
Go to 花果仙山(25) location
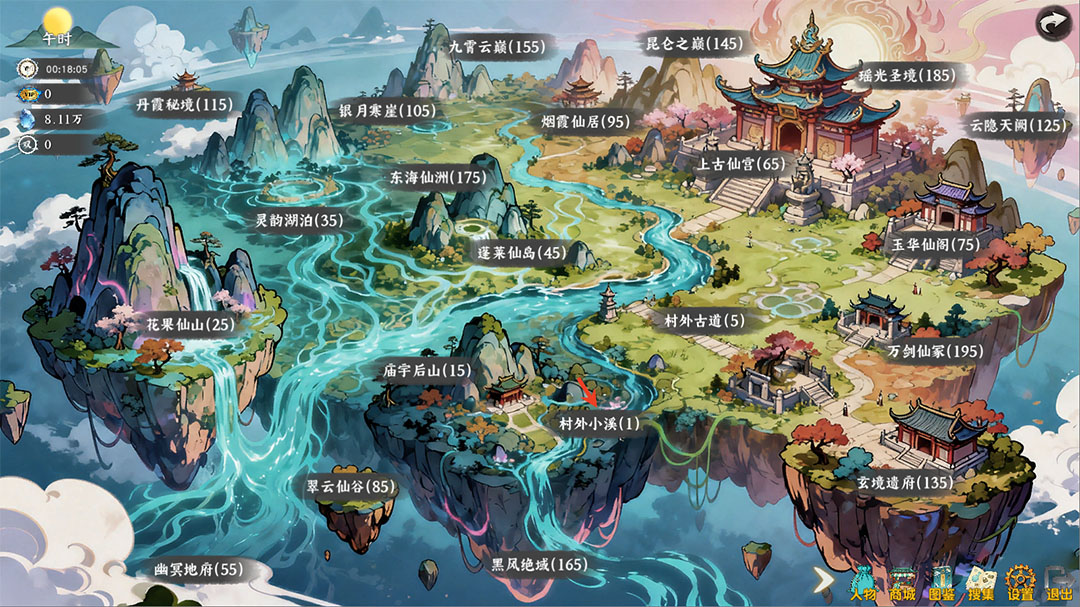click(190, 325)
